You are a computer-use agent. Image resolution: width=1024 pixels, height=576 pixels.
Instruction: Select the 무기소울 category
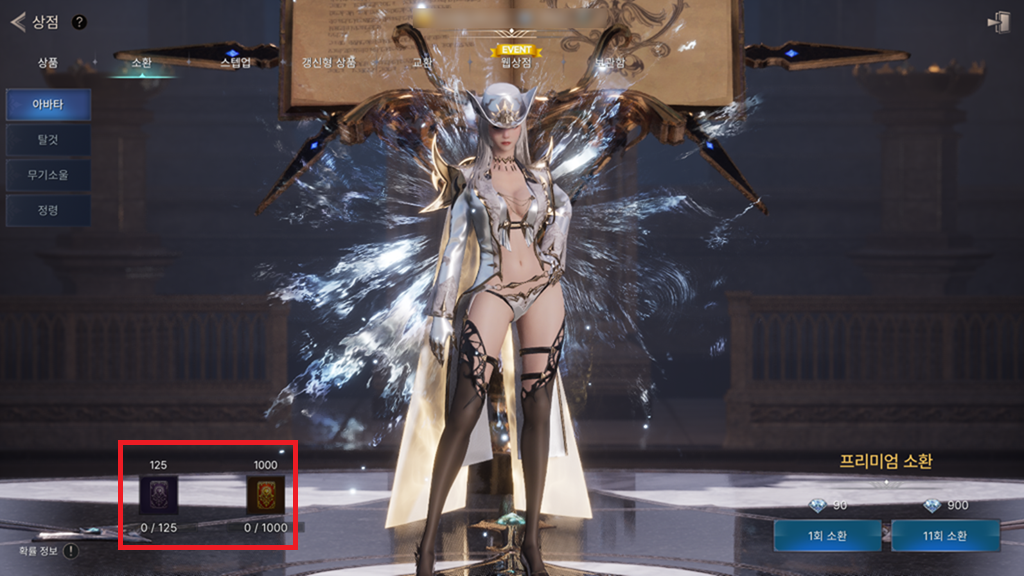49,175
